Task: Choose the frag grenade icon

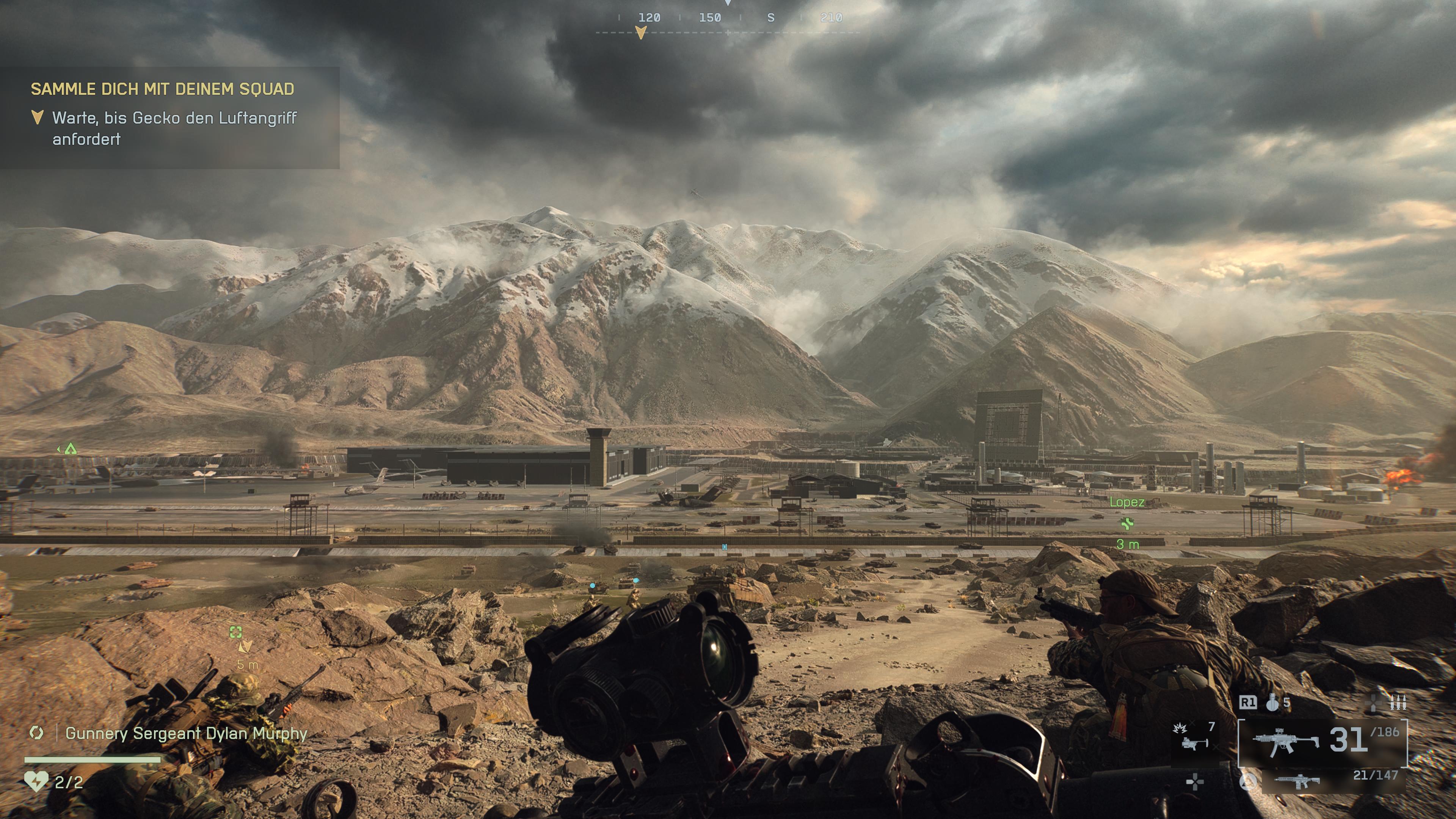Action: pos(1272,703)
